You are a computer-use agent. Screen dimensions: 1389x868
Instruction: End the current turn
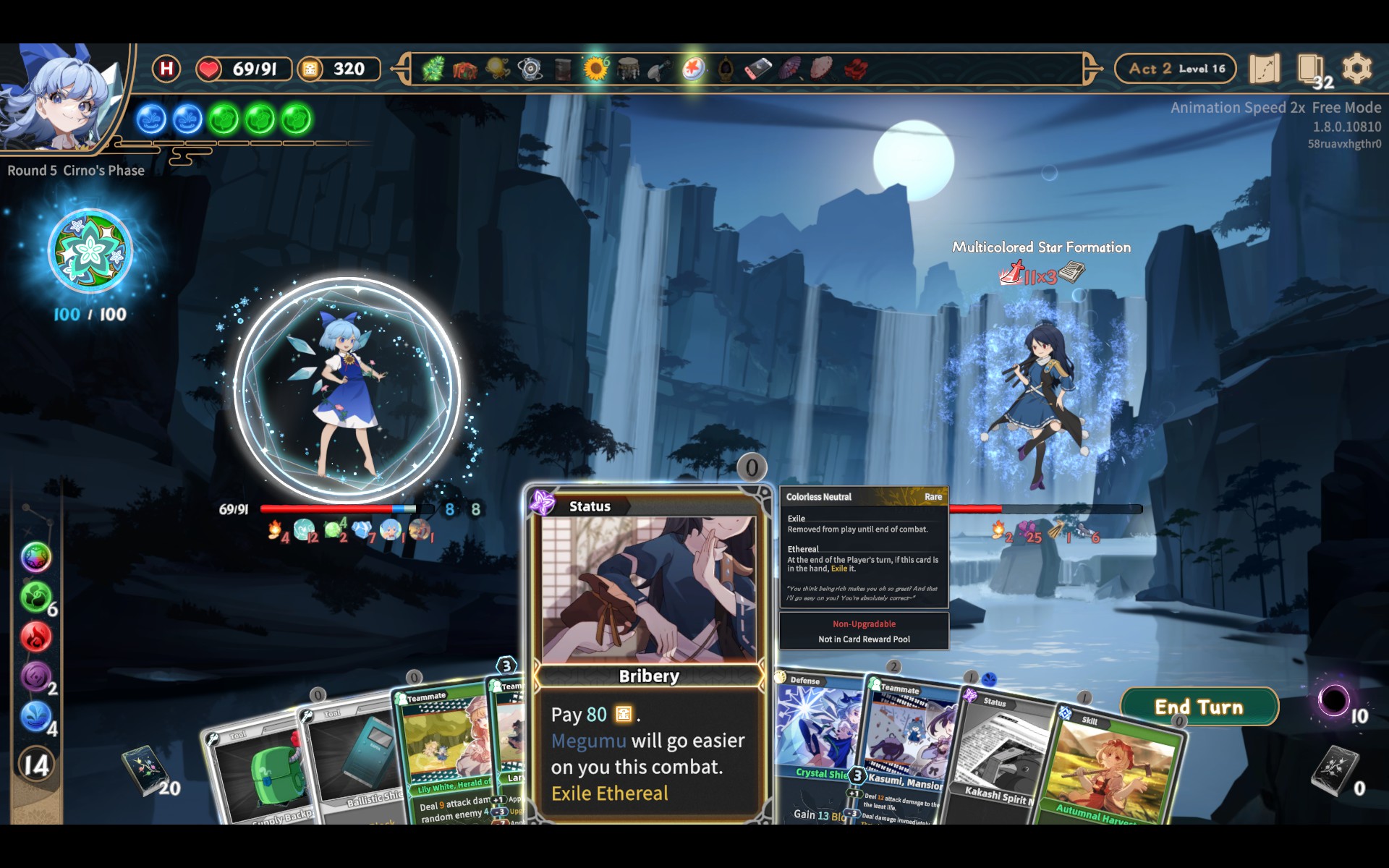click(1199, 707)
